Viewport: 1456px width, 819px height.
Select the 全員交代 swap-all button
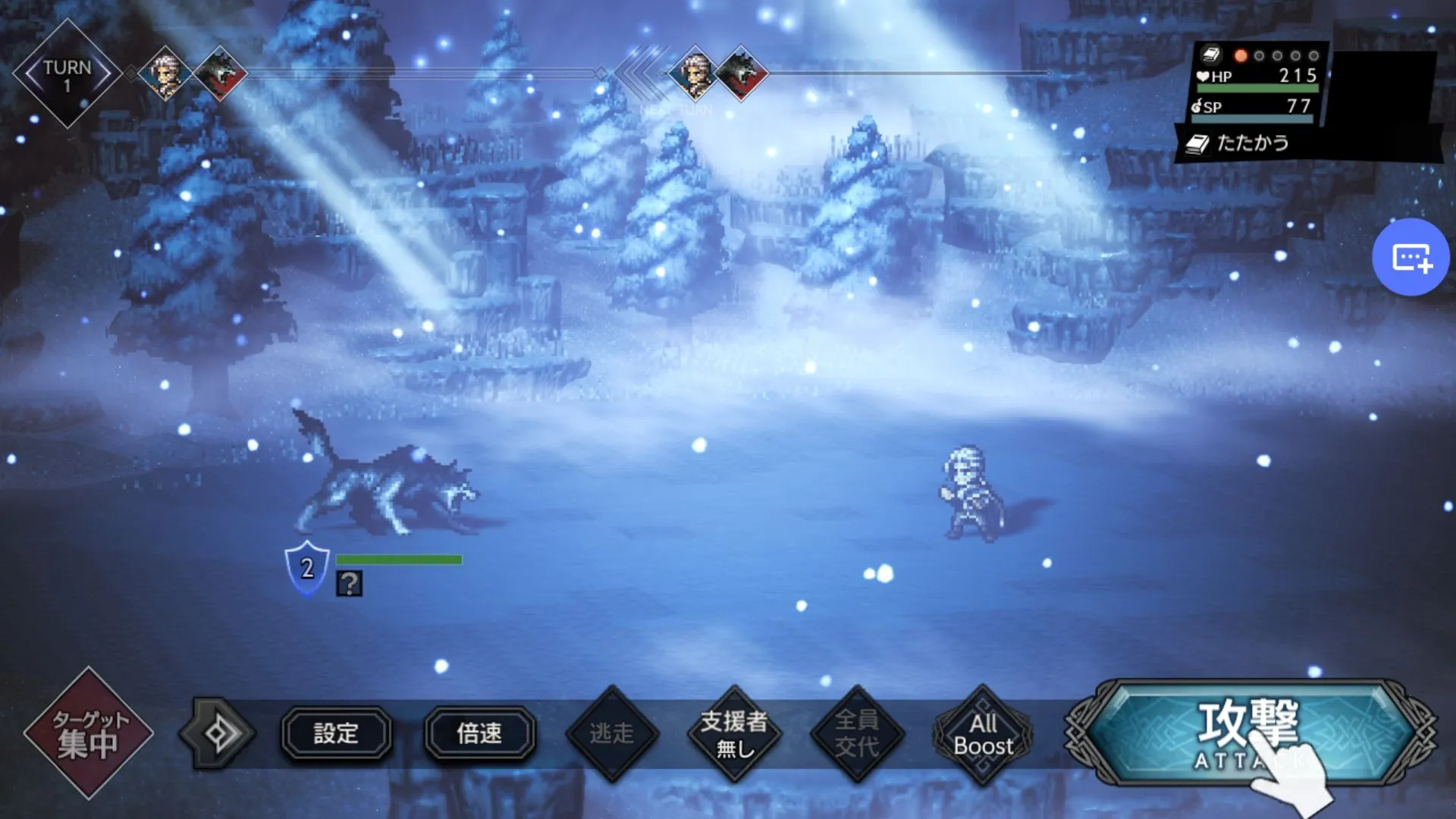tap(857, 734)
